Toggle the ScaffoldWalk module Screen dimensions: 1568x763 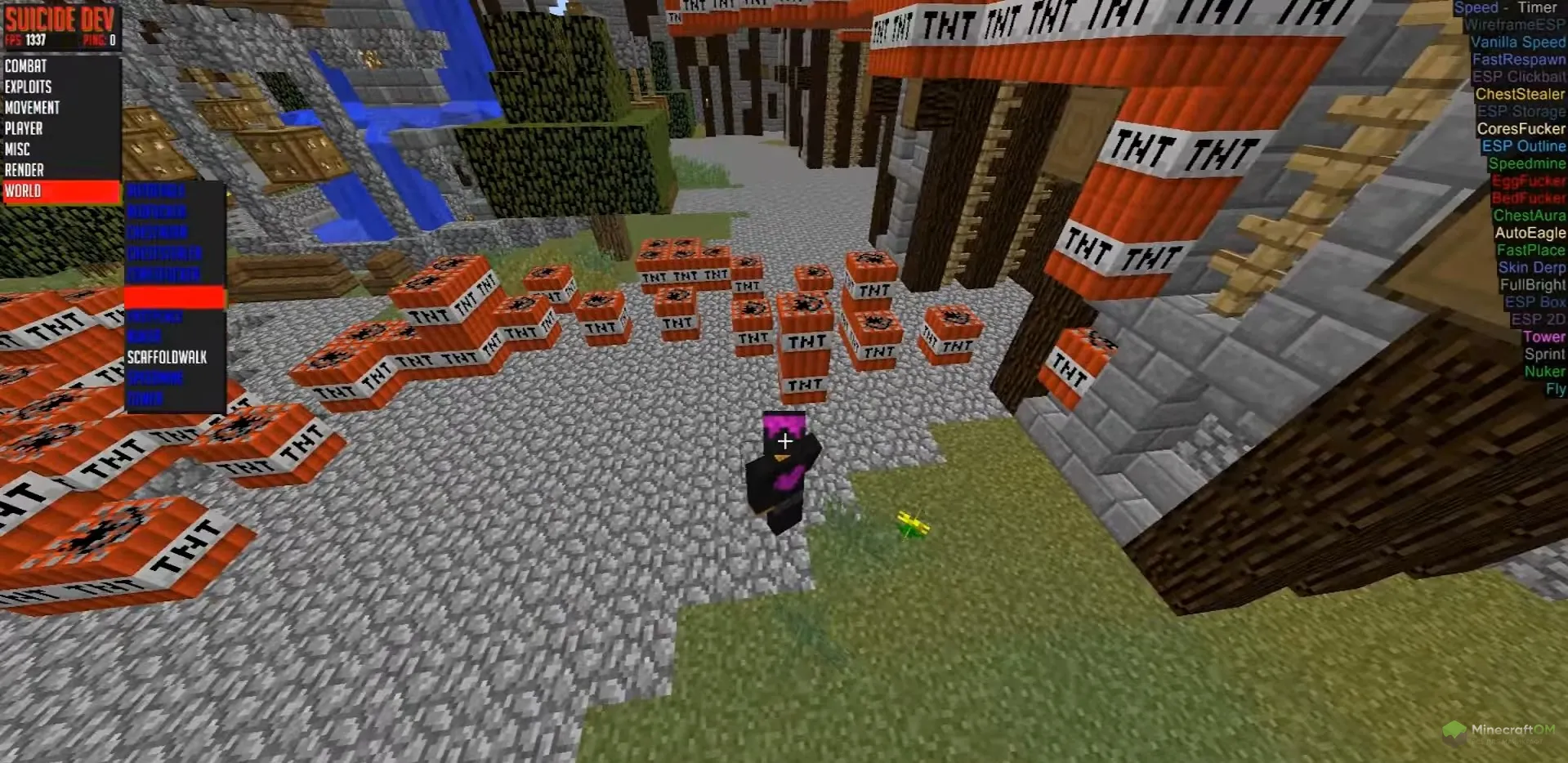coord(168,357)
